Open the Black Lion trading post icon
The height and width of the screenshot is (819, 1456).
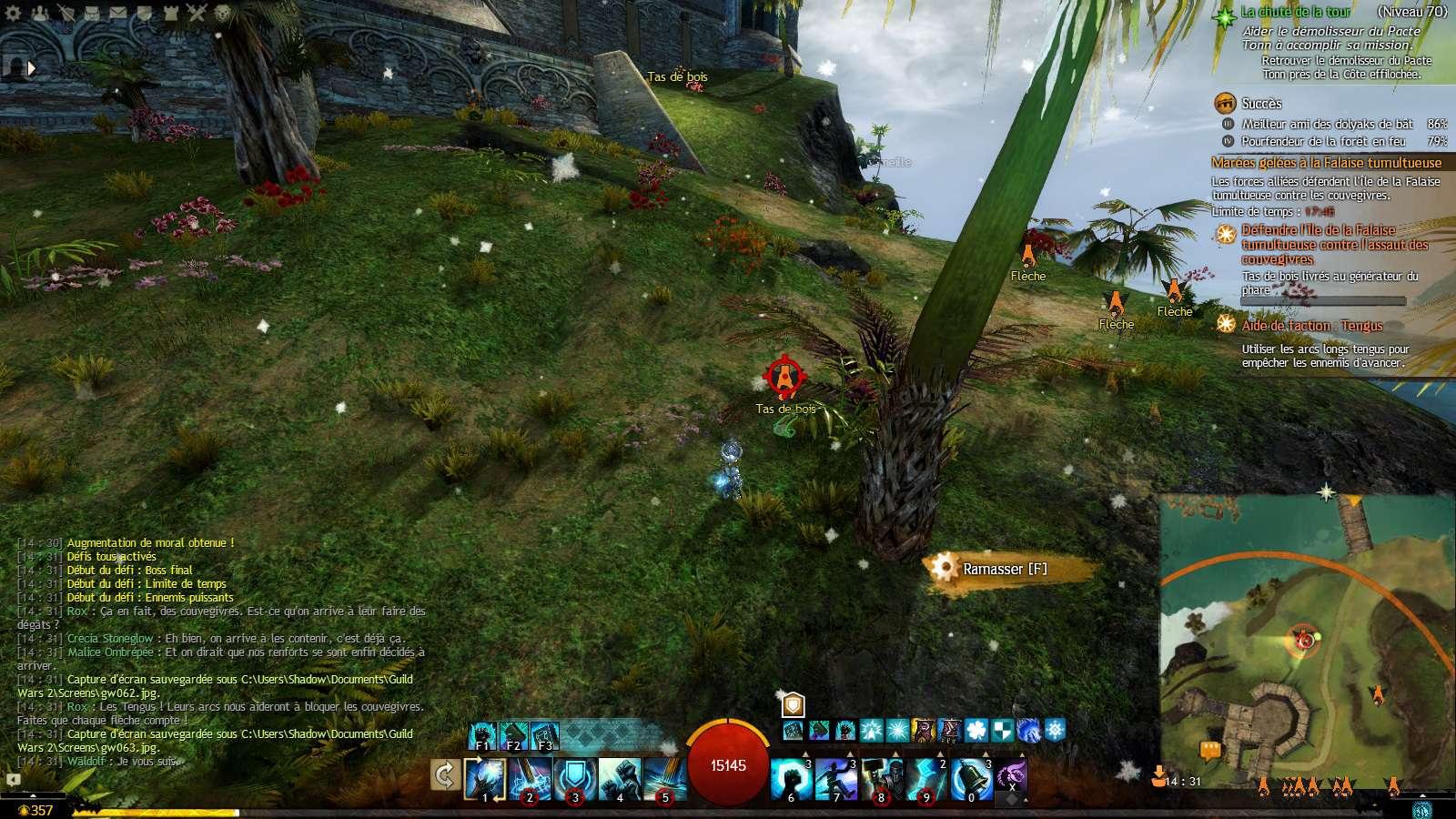(223, 13)
